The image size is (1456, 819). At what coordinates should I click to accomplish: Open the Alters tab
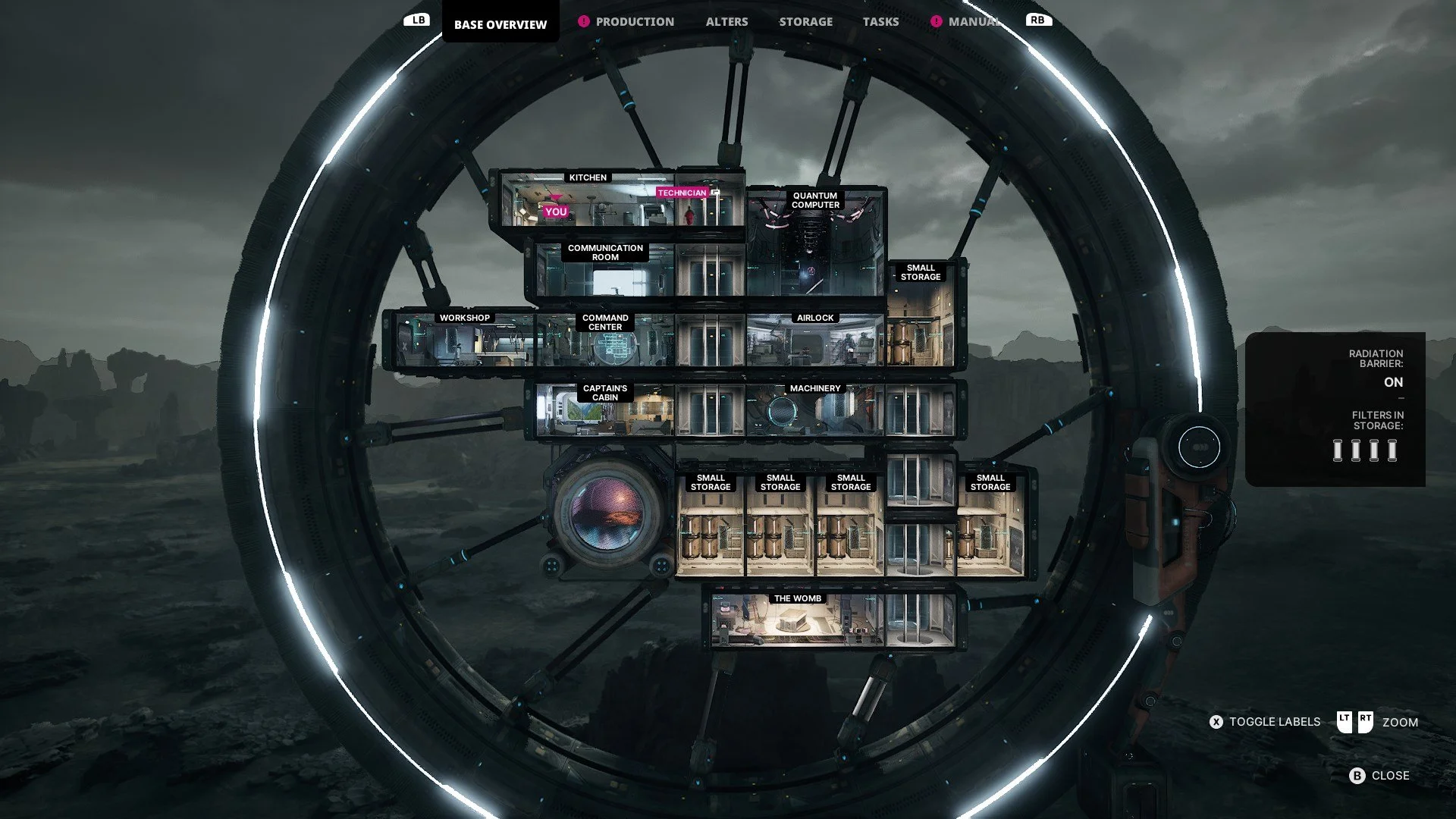click(726, 22)
